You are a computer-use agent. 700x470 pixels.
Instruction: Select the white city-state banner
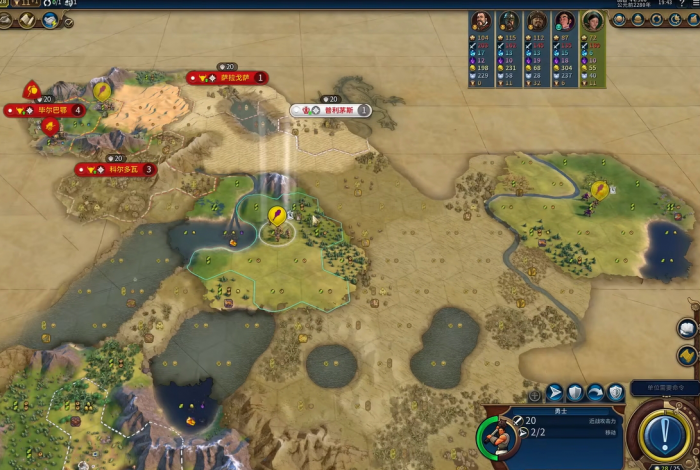(x=331, y=110)
